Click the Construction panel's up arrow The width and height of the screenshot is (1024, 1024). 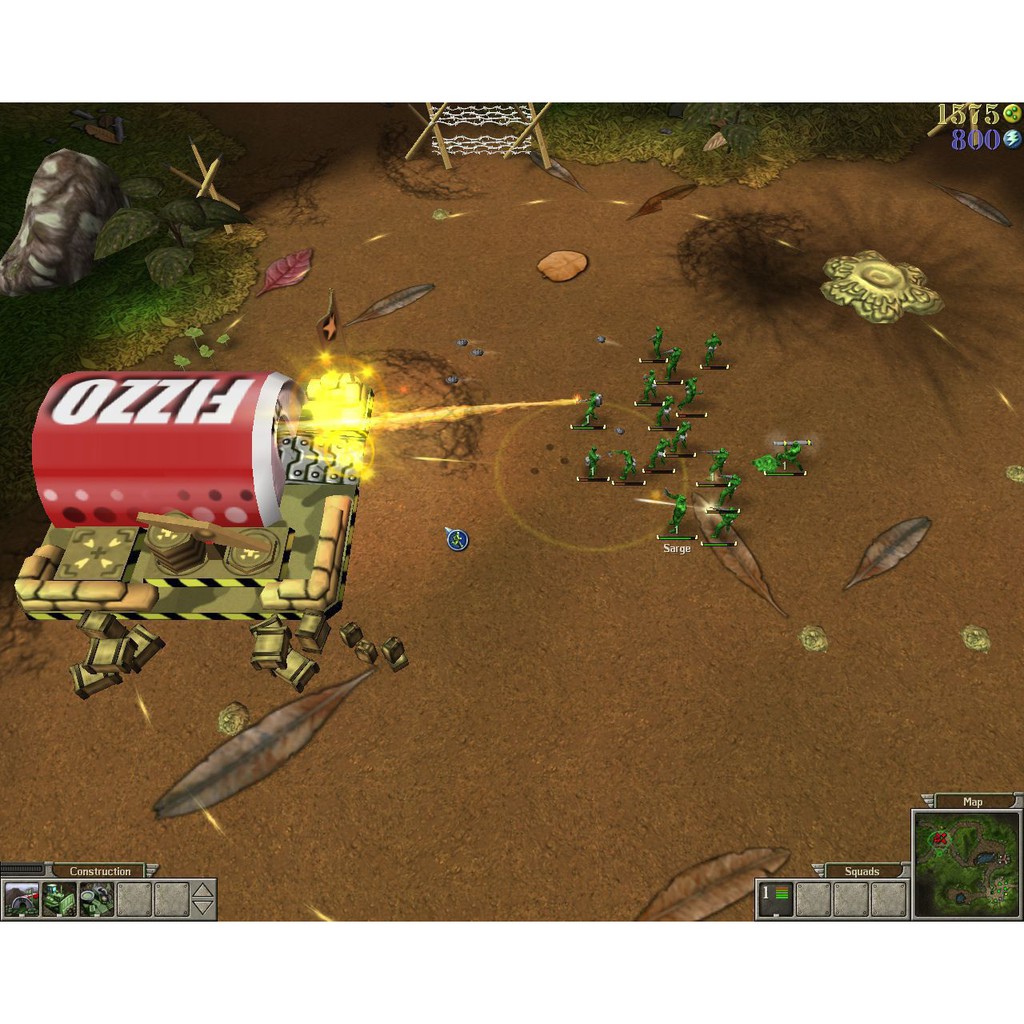[203, 890]
